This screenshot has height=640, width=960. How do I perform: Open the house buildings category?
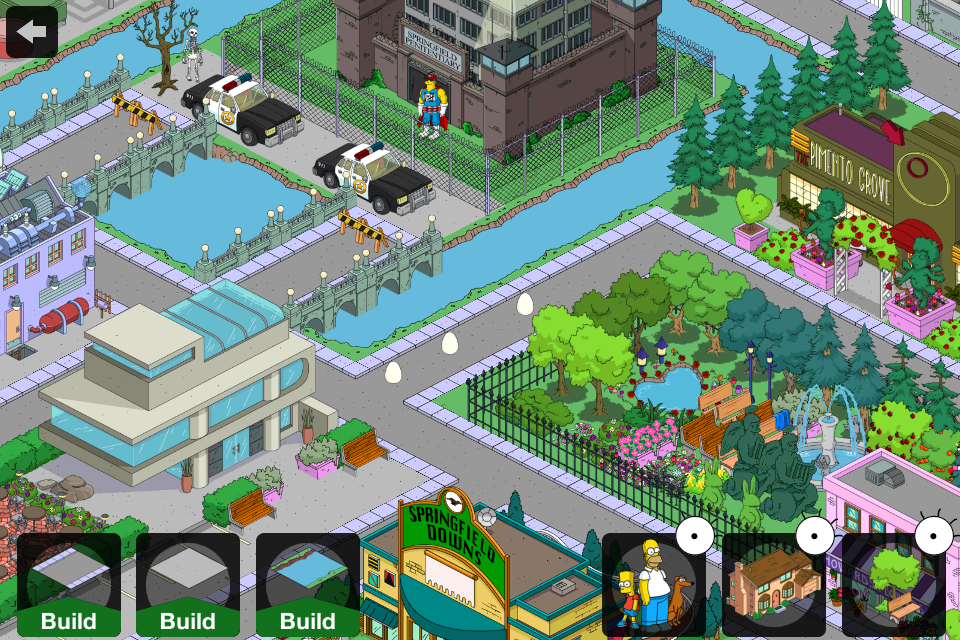point(773,585)
